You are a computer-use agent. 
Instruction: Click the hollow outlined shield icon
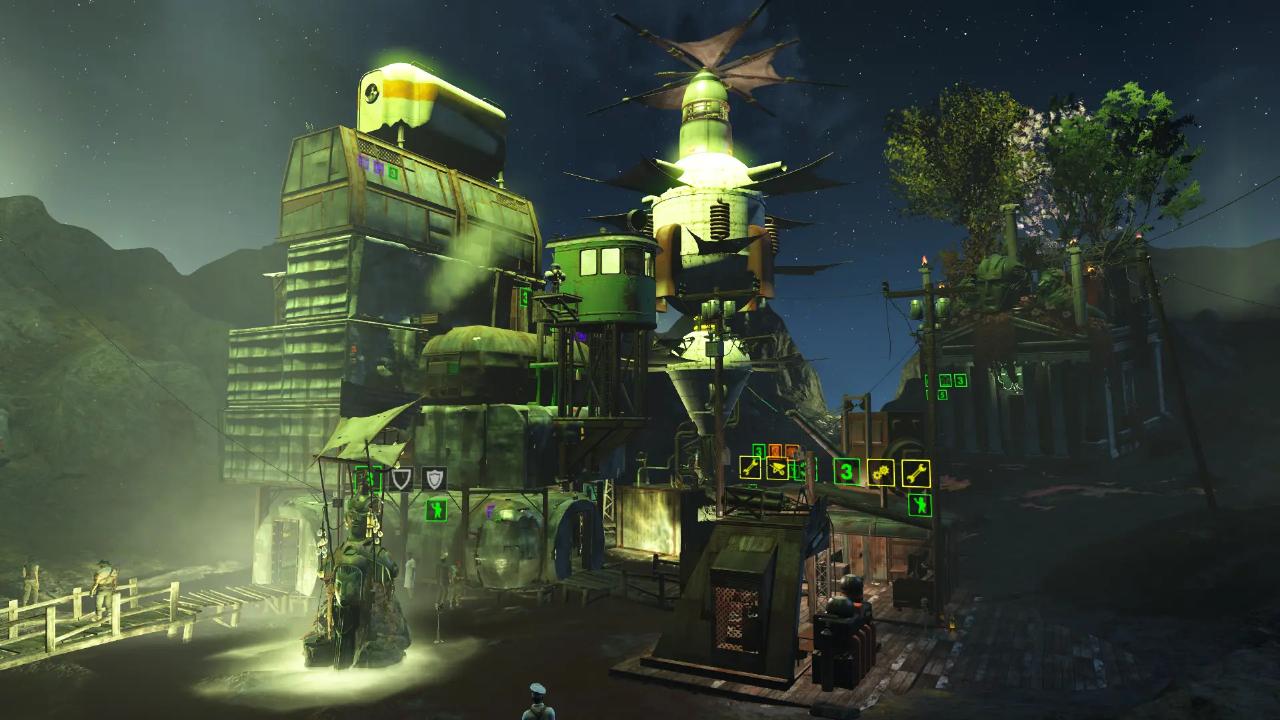(401, 479)
